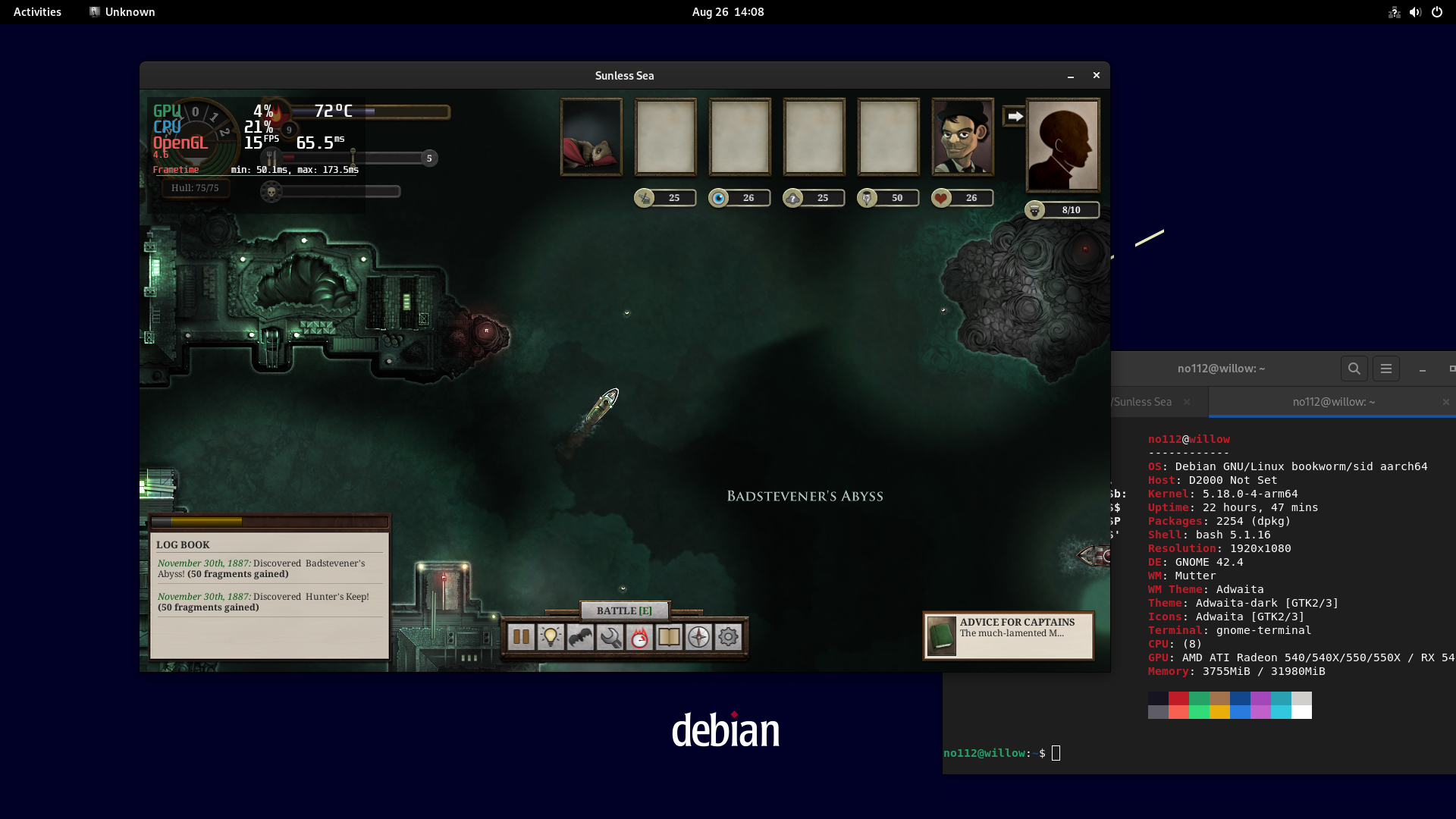Toggle the ship's lamp lightbulb
Screen dimensions: 1456x819
click(x=551, y=637)
